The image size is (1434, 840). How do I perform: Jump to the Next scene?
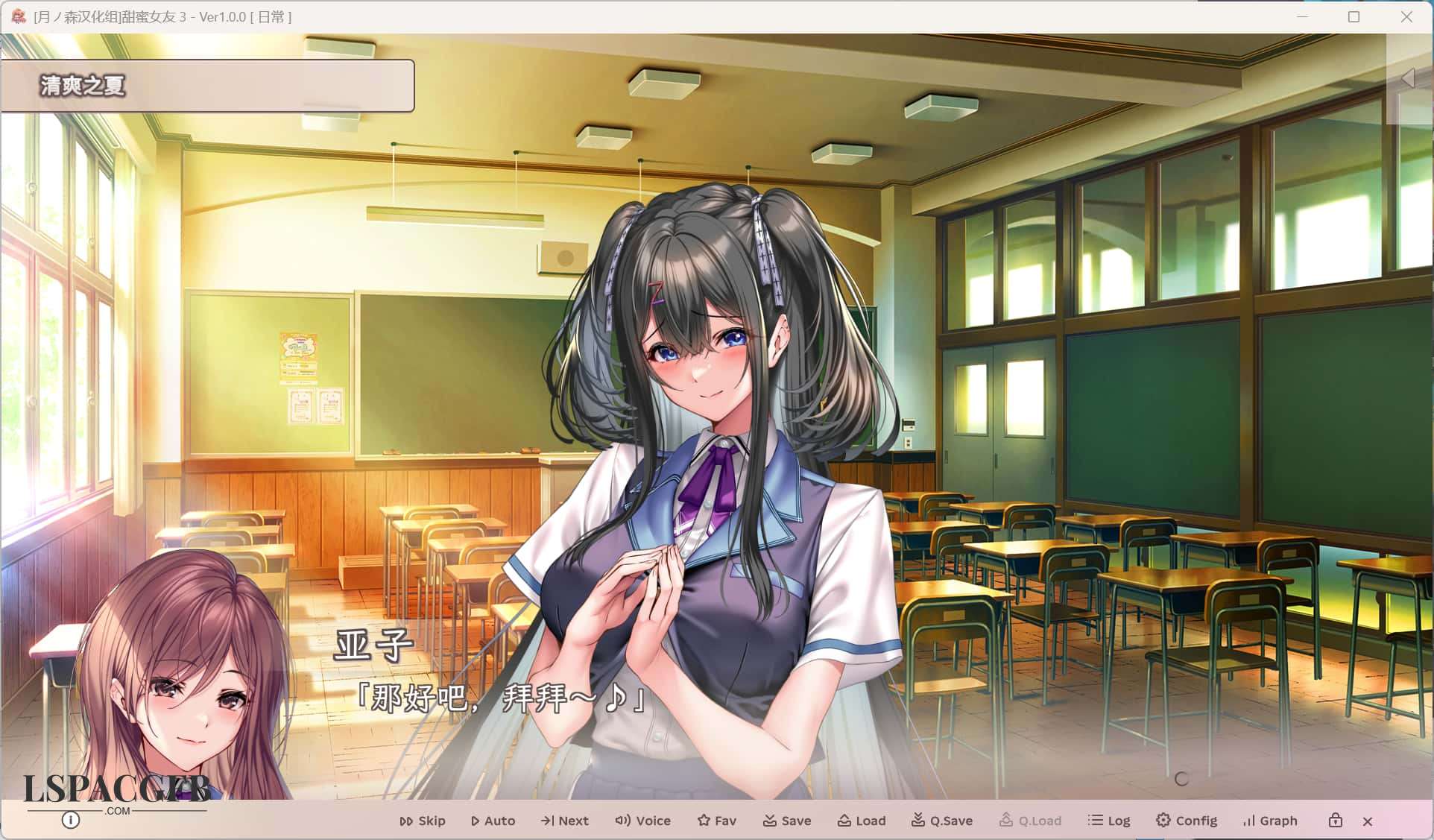564,821
